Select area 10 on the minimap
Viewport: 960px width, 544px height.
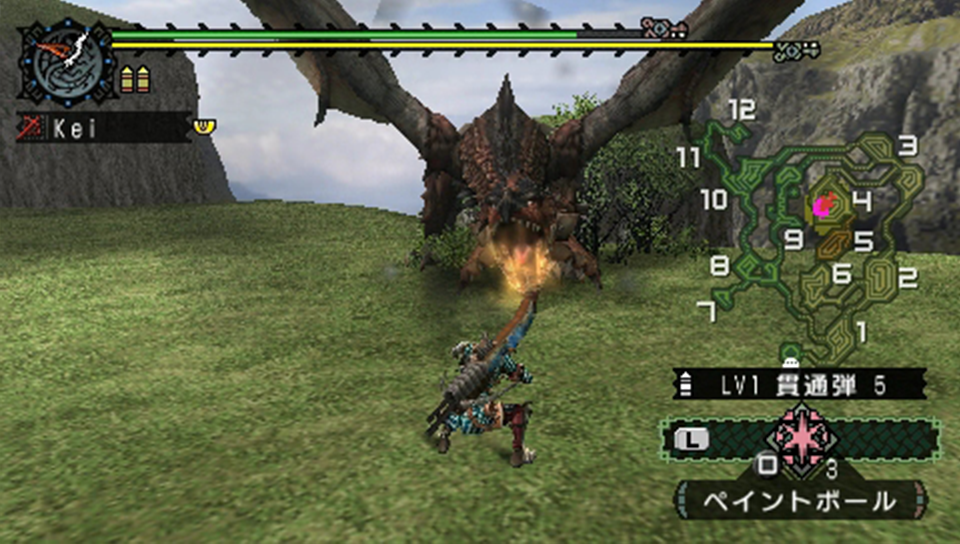point(713,200)
